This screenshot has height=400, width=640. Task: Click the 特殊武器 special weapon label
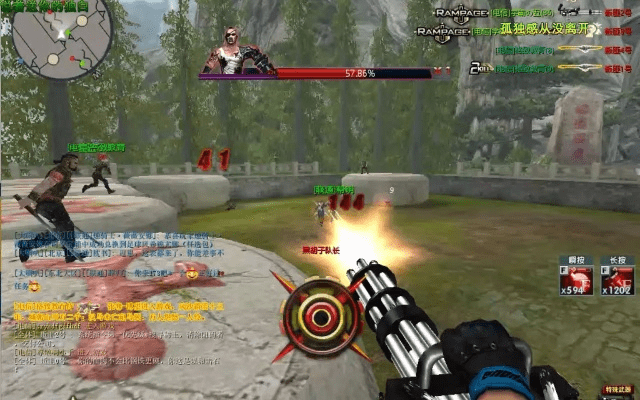pos(618,388)
